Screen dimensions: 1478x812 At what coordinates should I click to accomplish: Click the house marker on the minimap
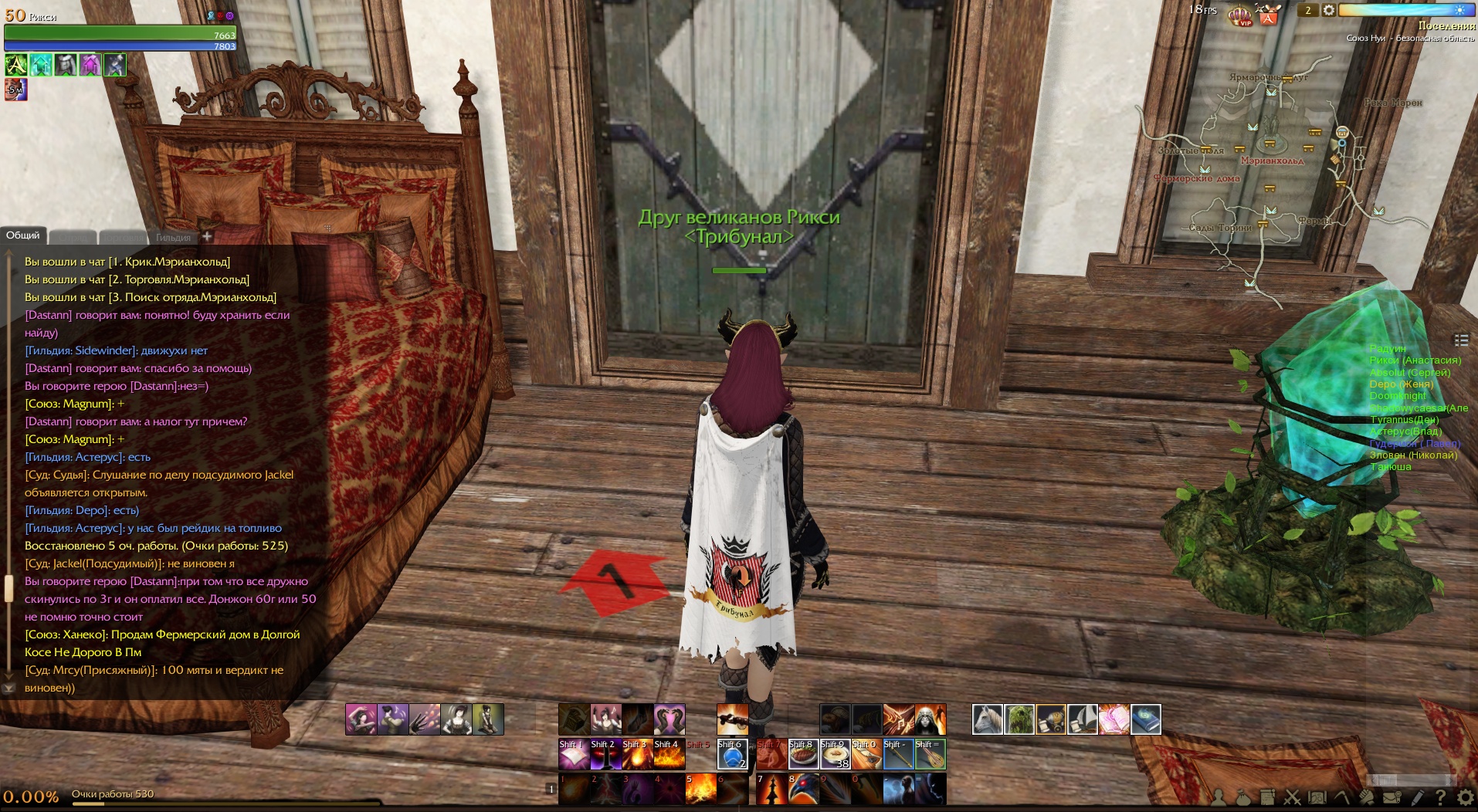coord(1342,132)
